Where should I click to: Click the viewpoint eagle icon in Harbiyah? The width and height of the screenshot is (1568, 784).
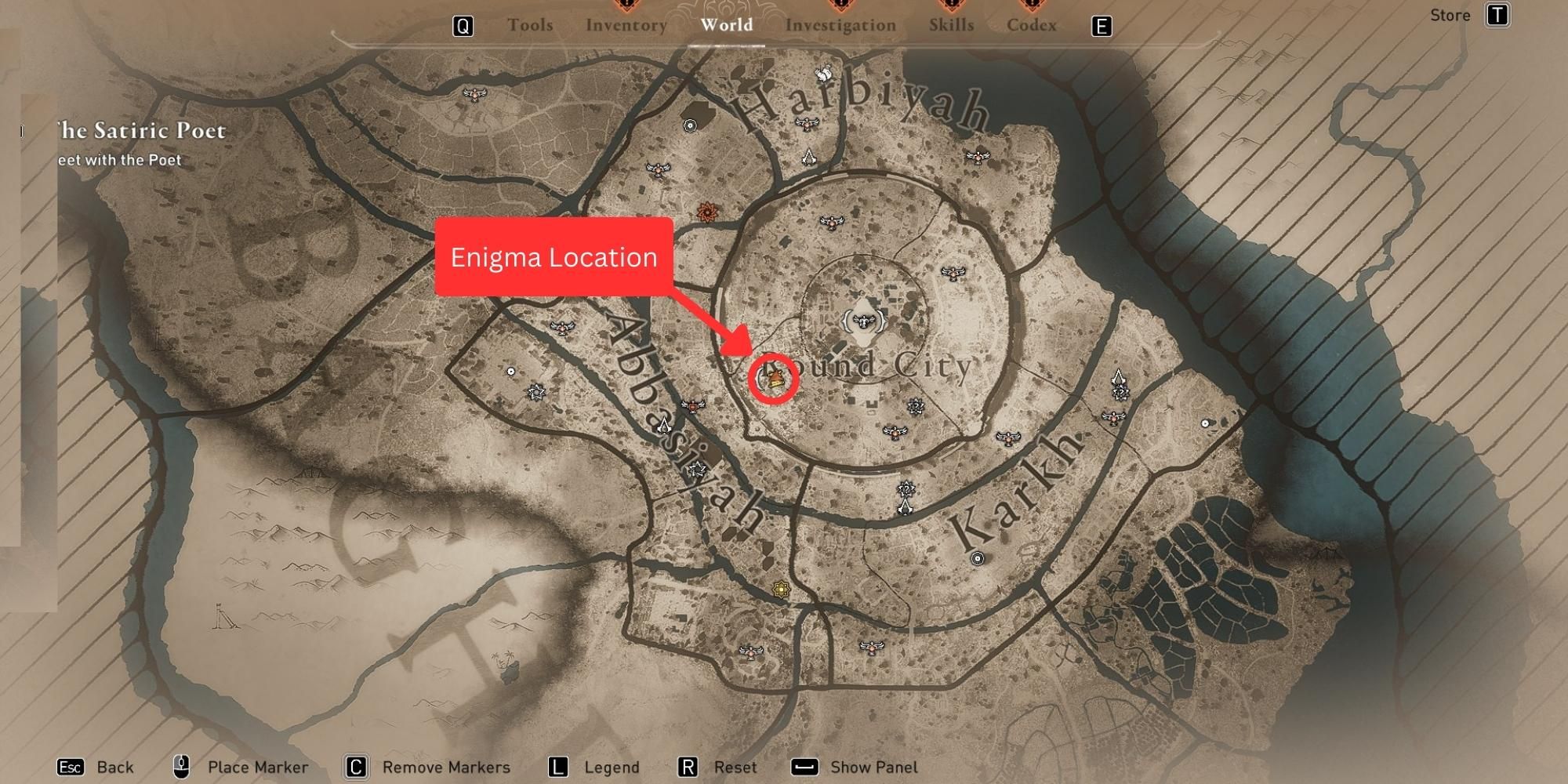pos(807,124)
